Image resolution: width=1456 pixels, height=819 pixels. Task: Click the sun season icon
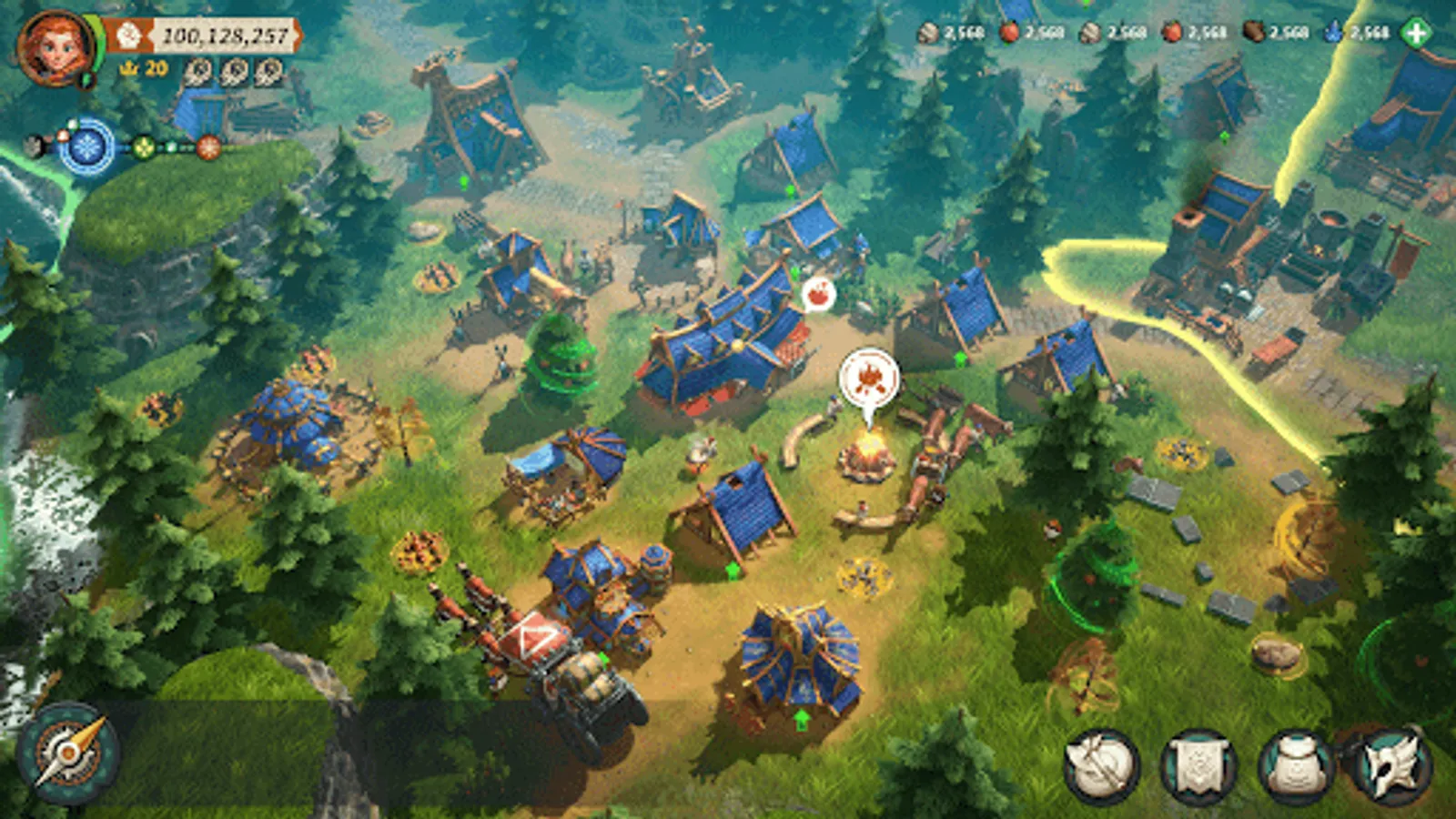click(207, 147)
